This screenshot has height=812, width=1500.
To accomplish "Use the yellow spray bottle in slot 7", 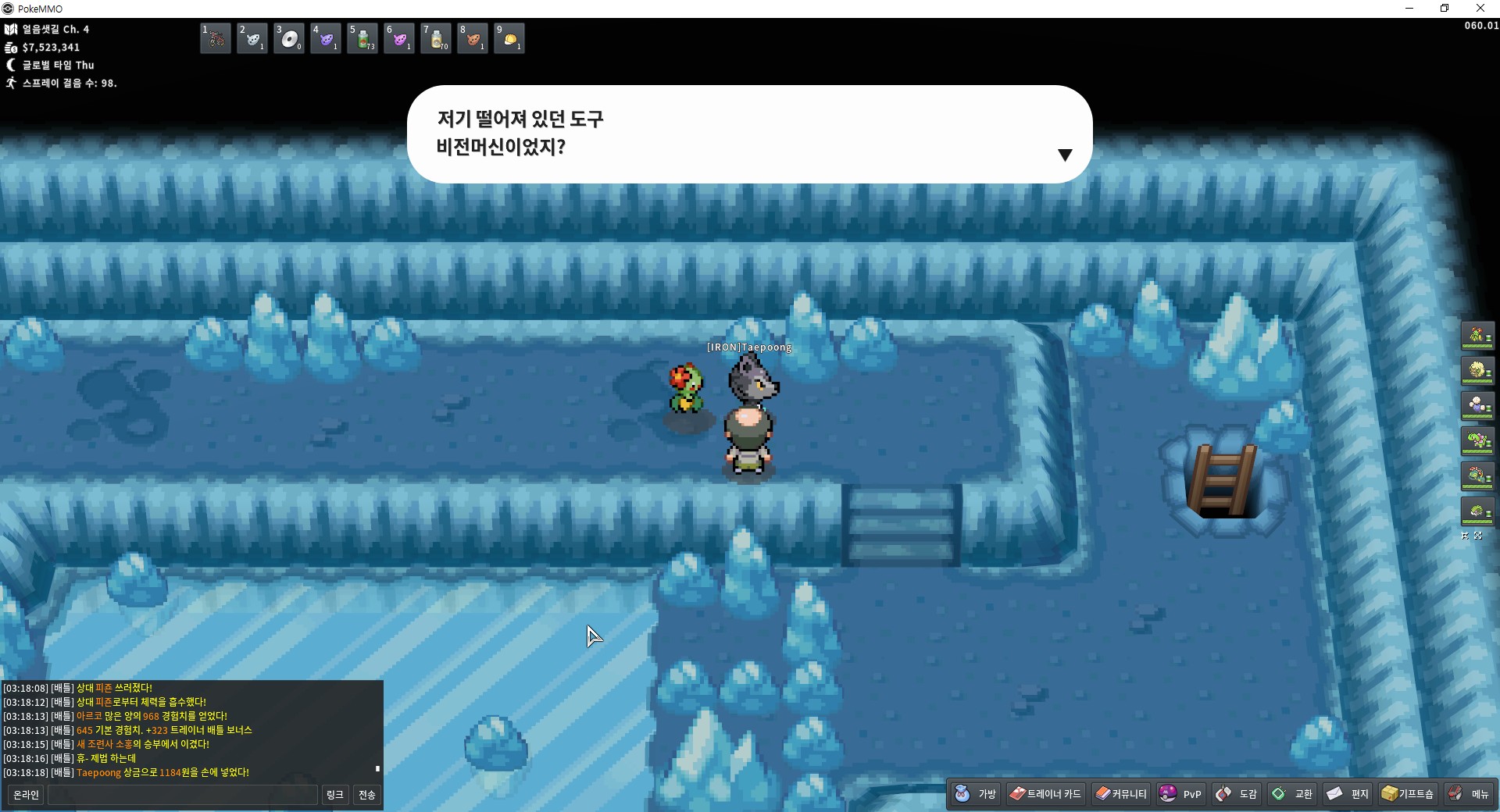I will [436, 38].
